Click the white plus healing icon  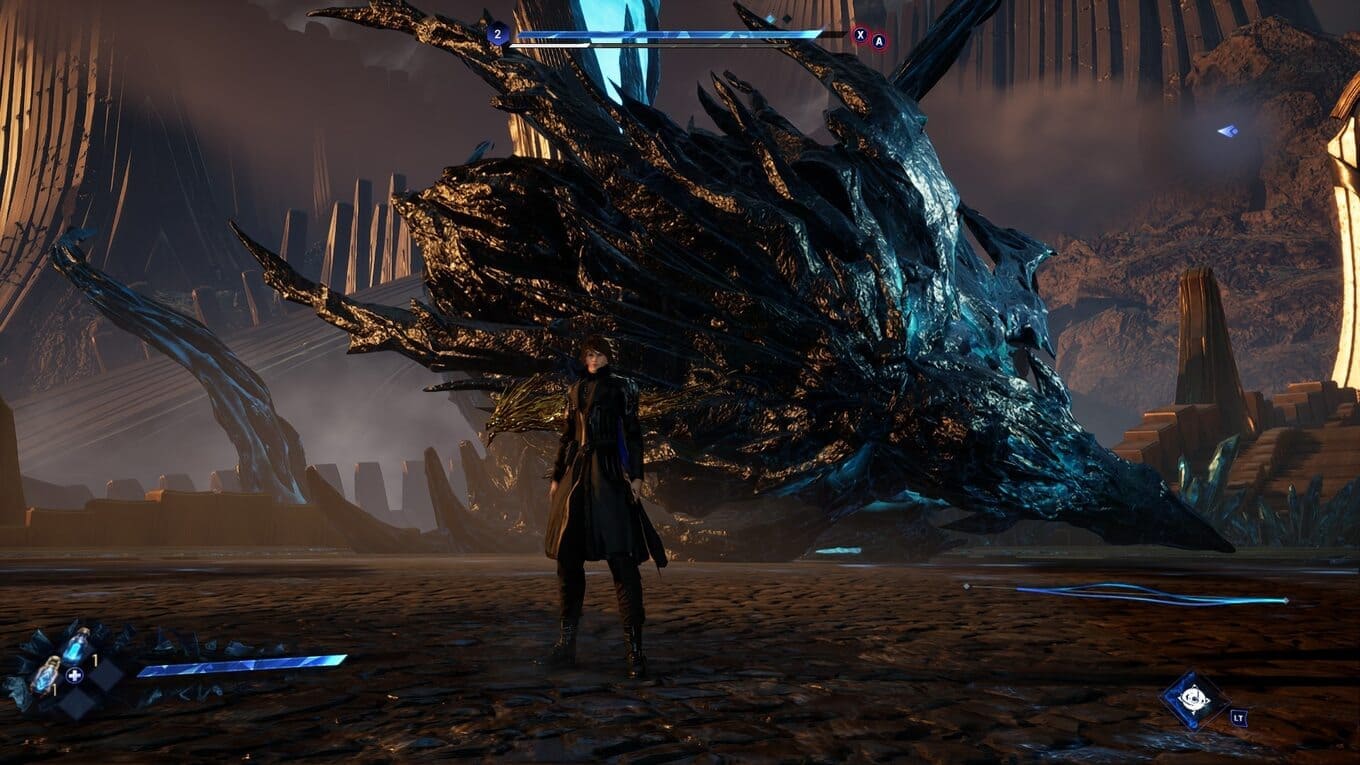74,675
